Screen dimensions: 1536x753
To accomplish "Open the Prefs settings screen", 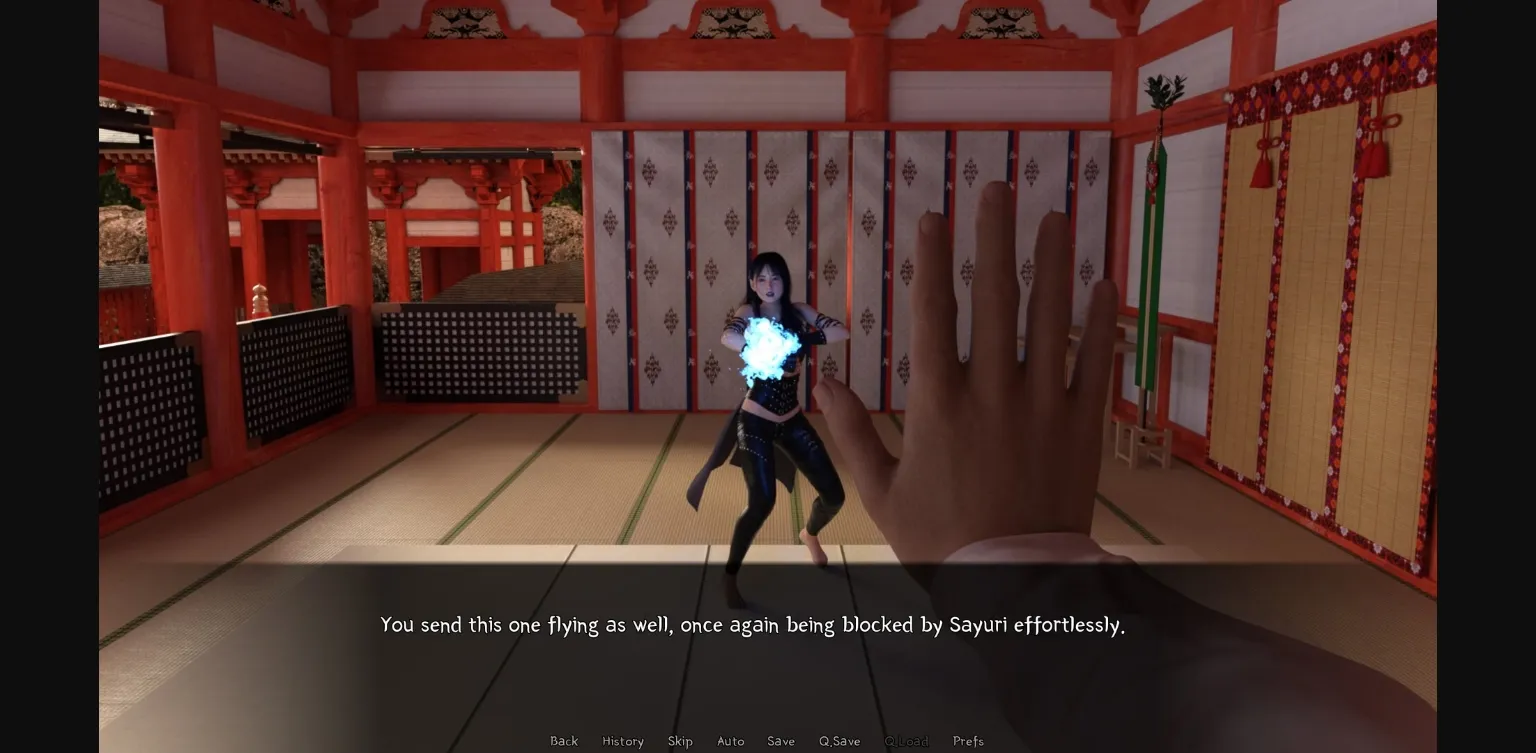I will pyautogui.click(x=968, y=741).
